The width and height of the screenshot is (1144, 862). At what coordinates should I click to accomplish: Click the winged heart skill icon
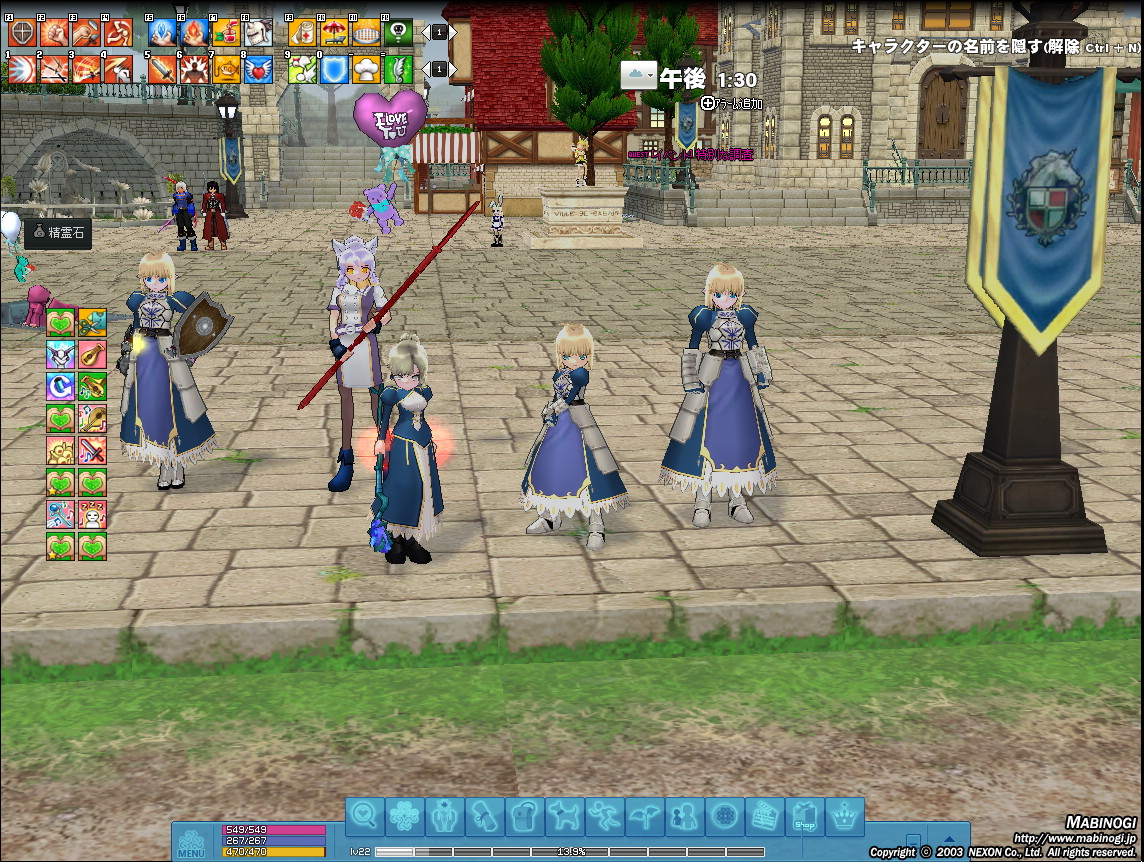point(258,69)
